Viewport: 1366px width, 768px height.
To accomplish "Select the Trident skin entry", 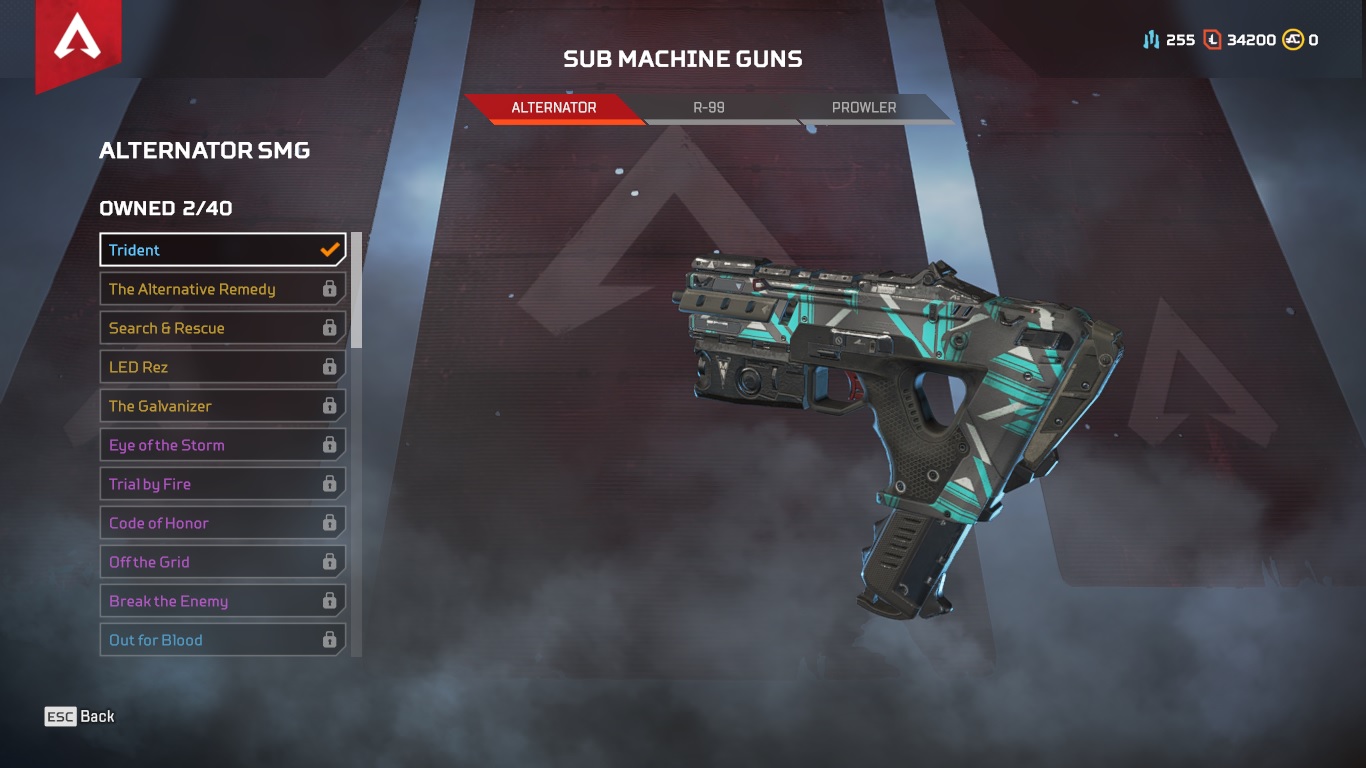I will pyautogui.click(x=200, y=250).
